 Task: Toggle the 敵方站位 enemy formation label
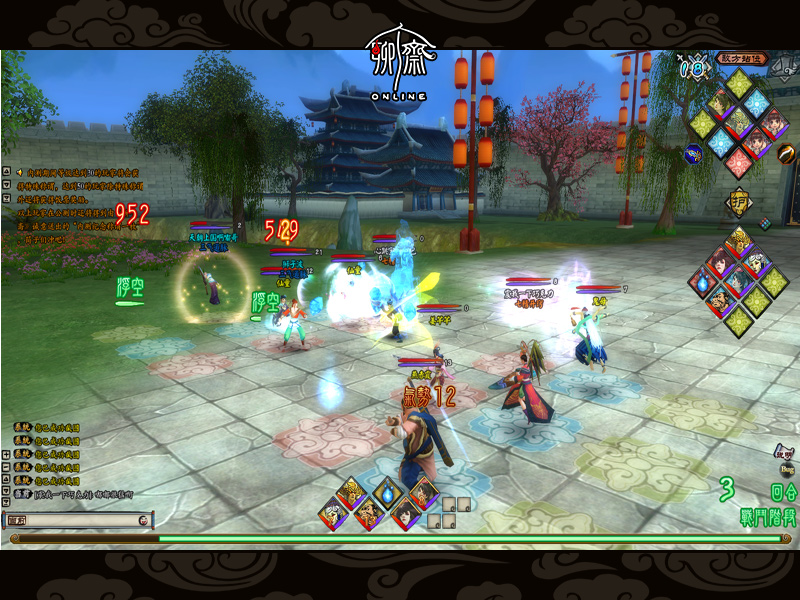(740, 58)
